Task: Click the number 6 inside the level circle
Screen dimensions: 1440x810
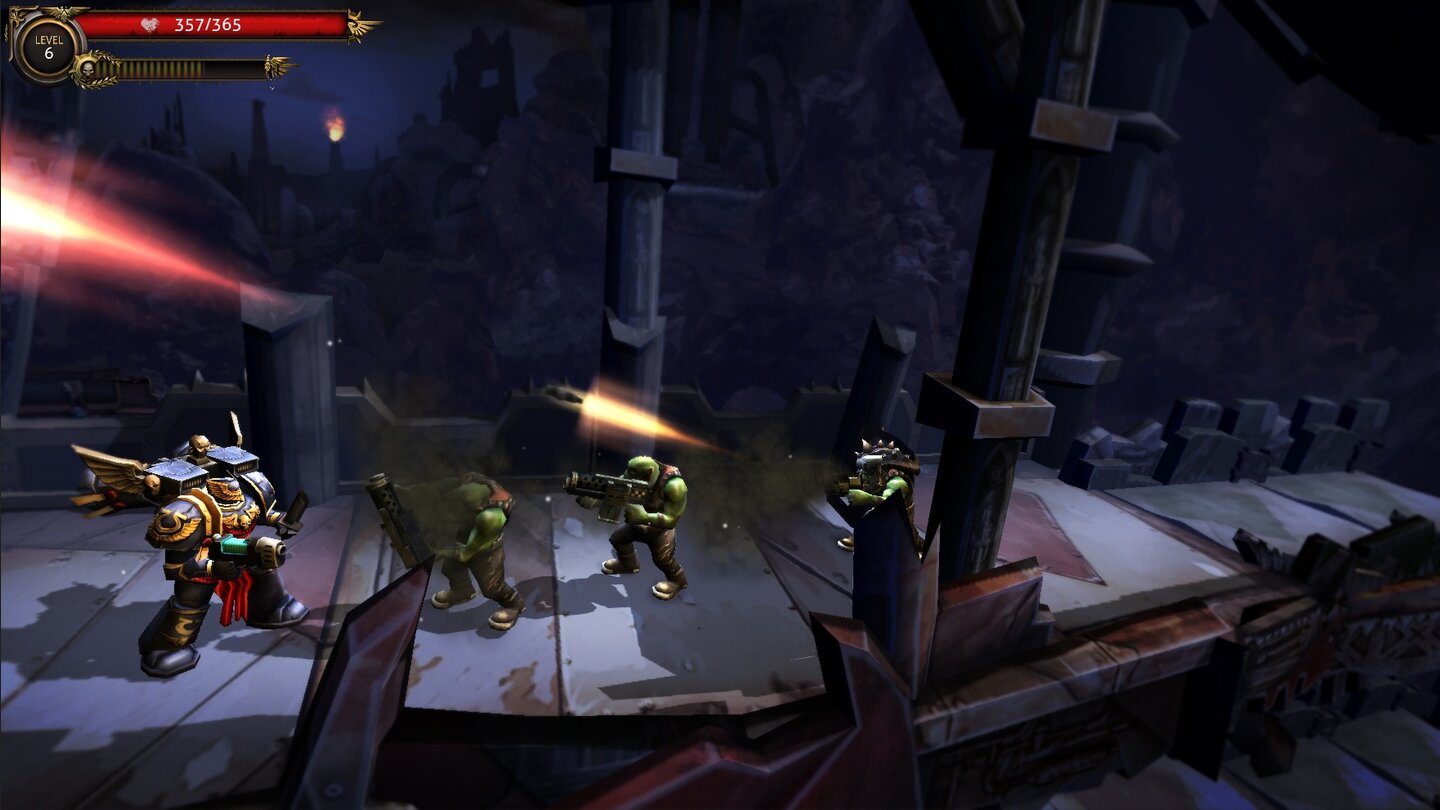Action: pyautogui.click(x=50, y=53)
